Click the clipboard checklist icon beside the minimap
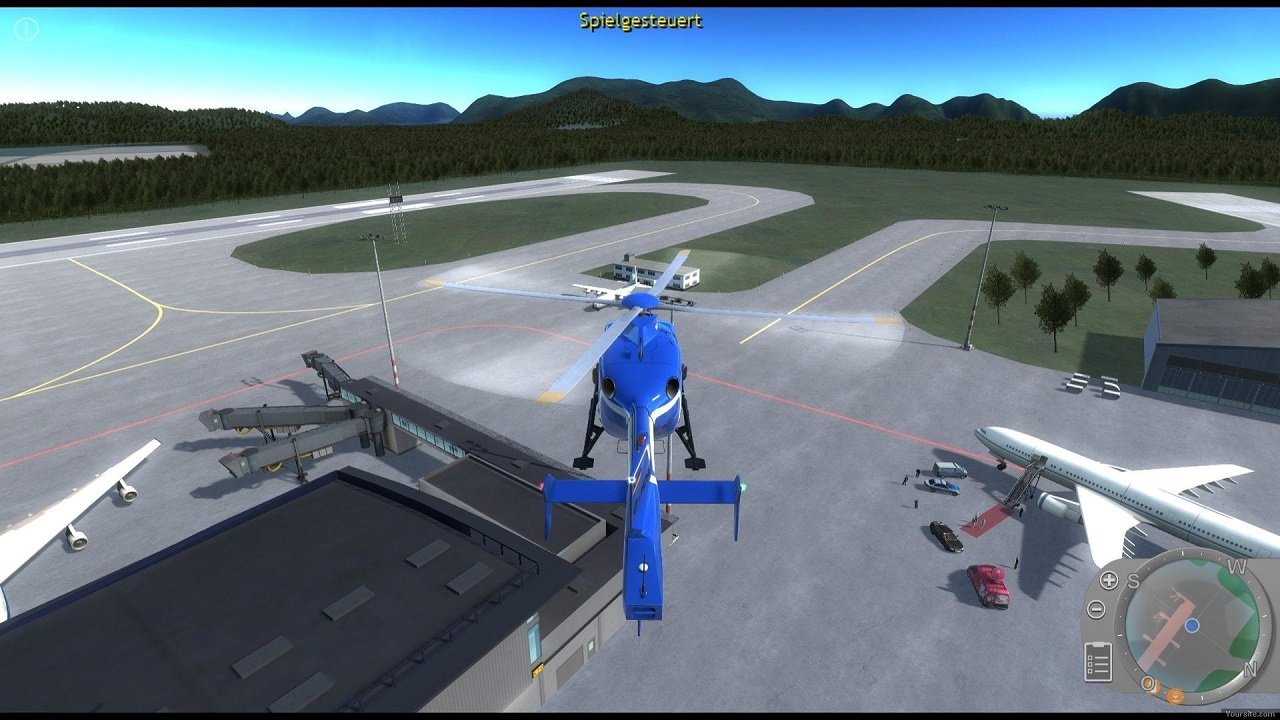This screenshot has width=1280, height=720. click(1100, 660)
